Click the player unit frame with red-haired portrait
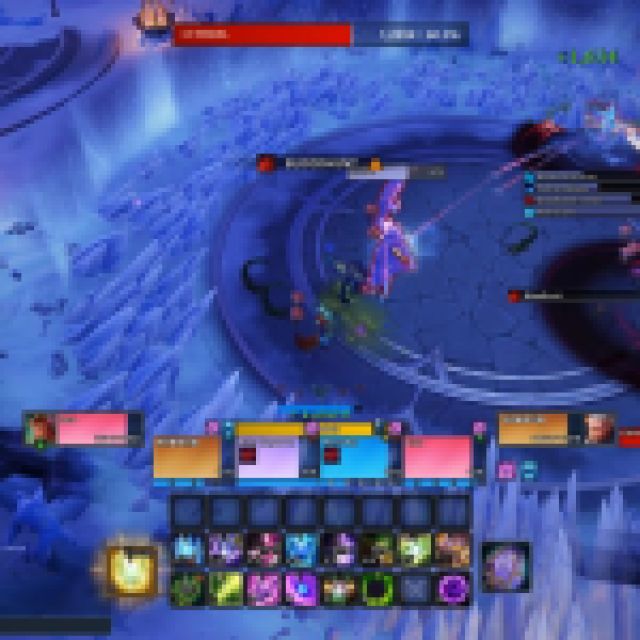This screenshot has width=640, height=640. click(x=84, y=428)
